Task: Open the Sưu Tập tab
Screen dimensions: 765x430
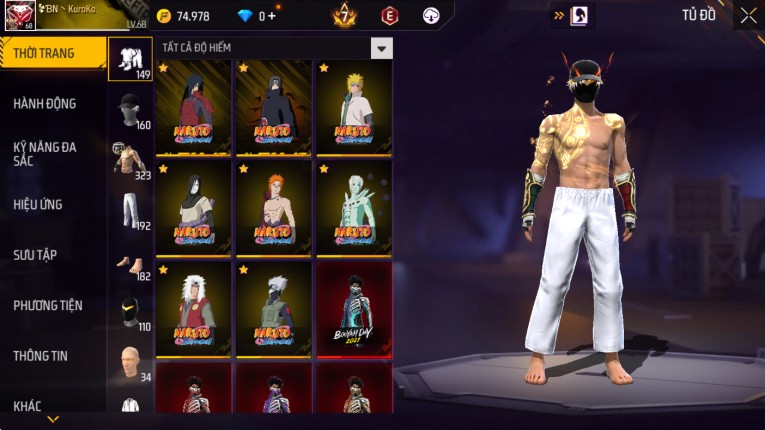Action: point(36,255)
